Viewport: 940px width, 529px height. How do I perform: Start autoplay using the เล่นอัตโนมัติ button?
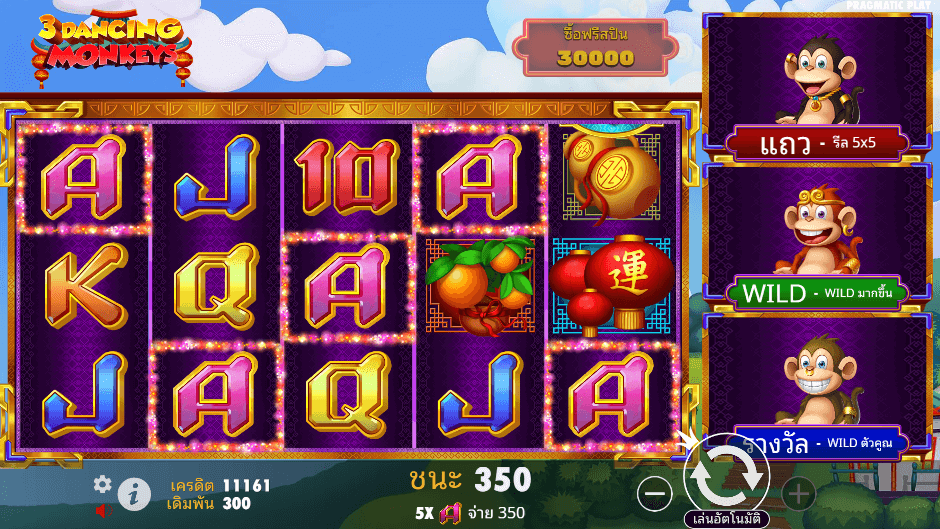(727, 520)
